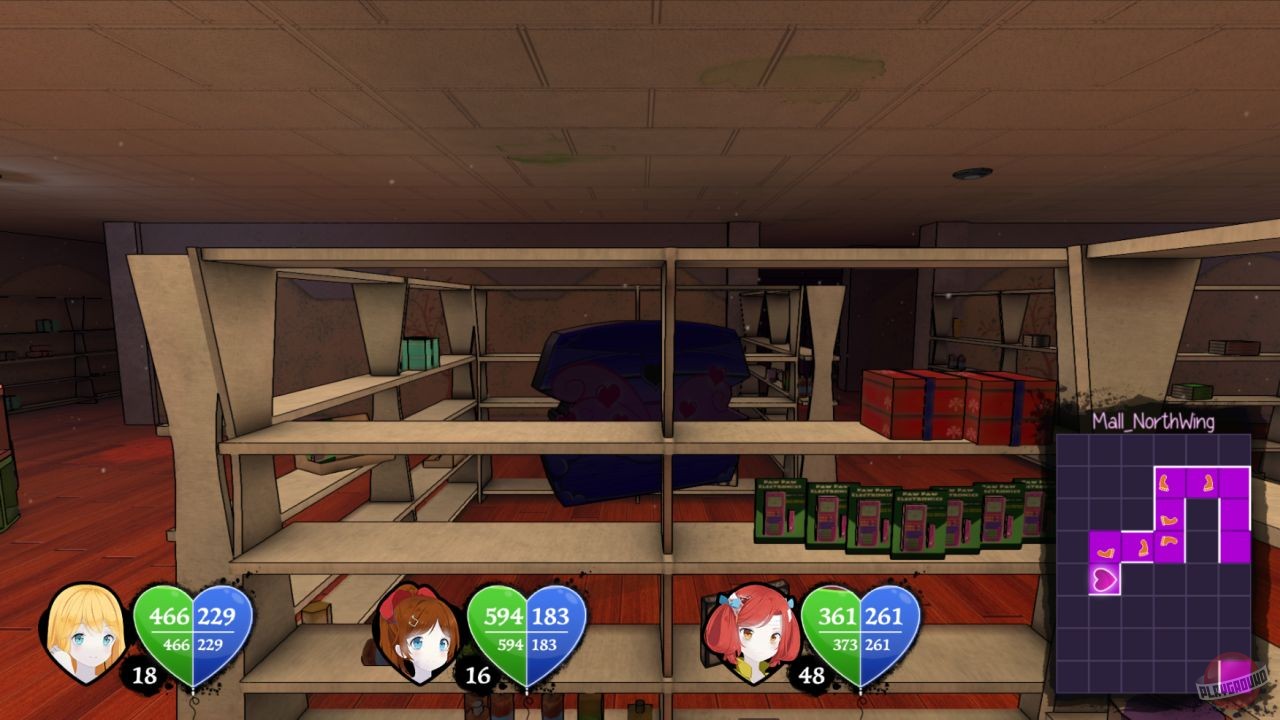Toggle the brunette girl's green health heart
The width and height of the screenshot is (1280, 720).
tap(504, 627)
